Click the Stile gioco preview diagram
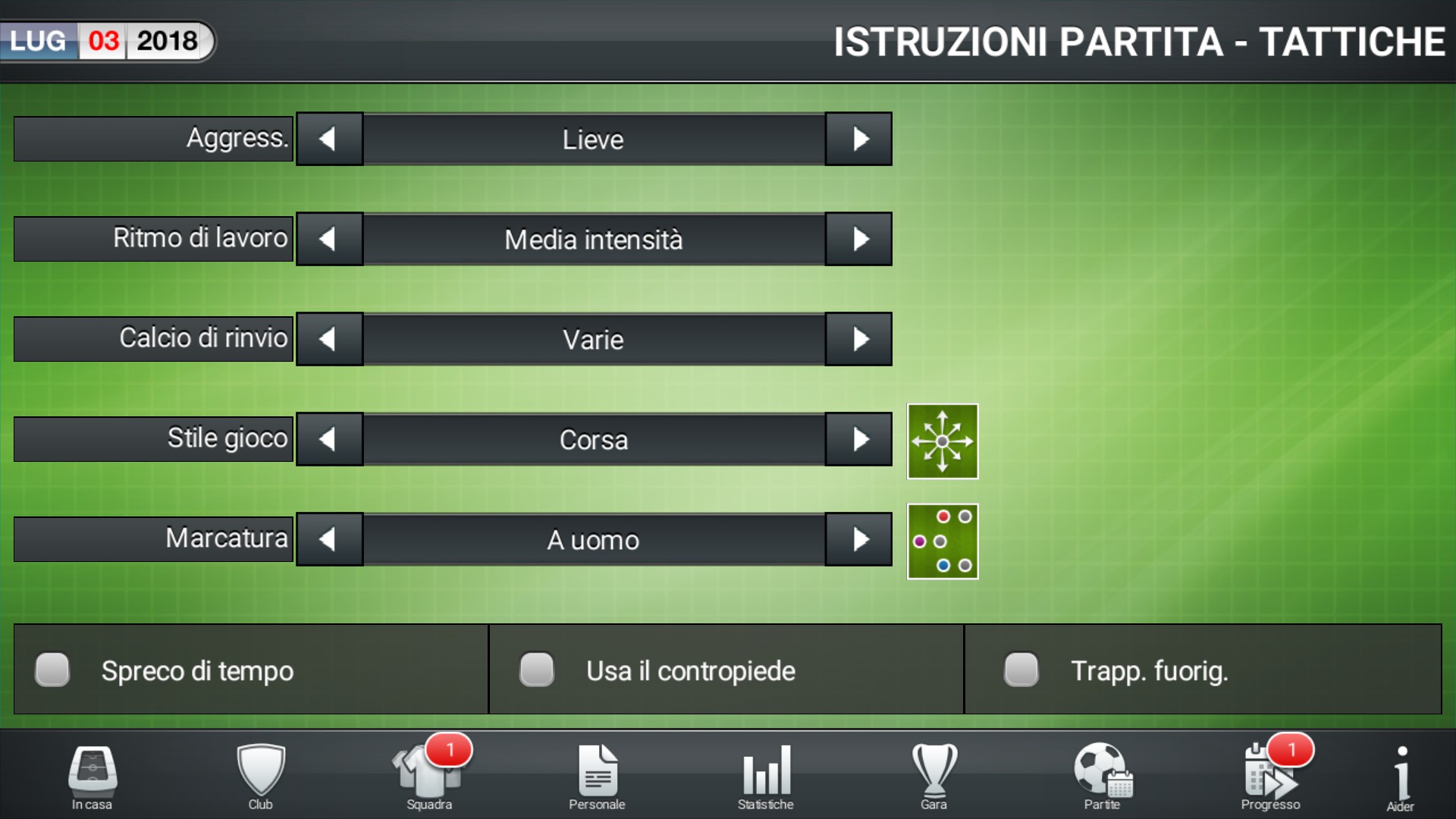The image size is (1456, 819). pos(943,441)
